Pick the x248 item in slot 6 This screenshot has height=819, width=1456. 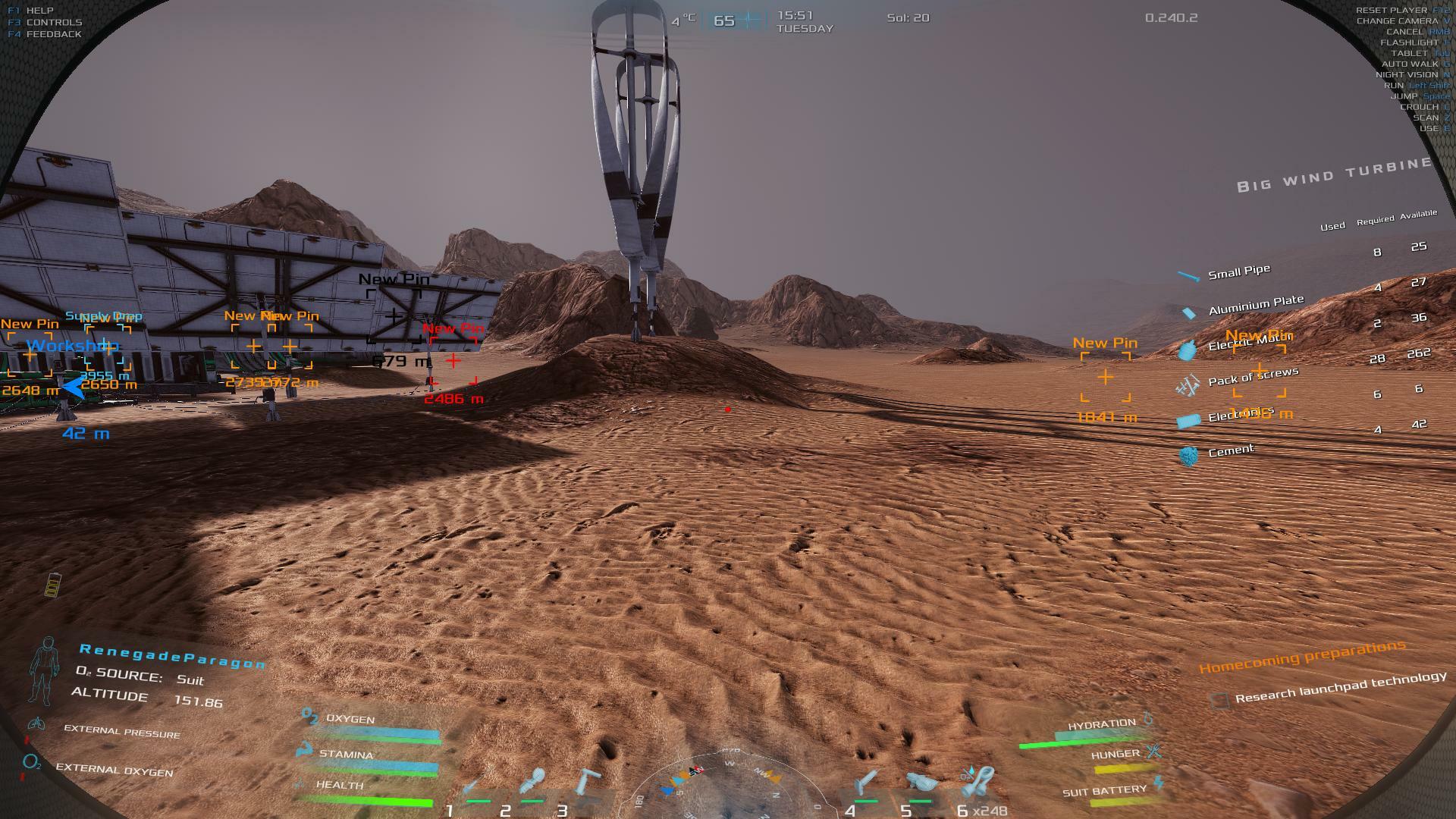point(978,783)
